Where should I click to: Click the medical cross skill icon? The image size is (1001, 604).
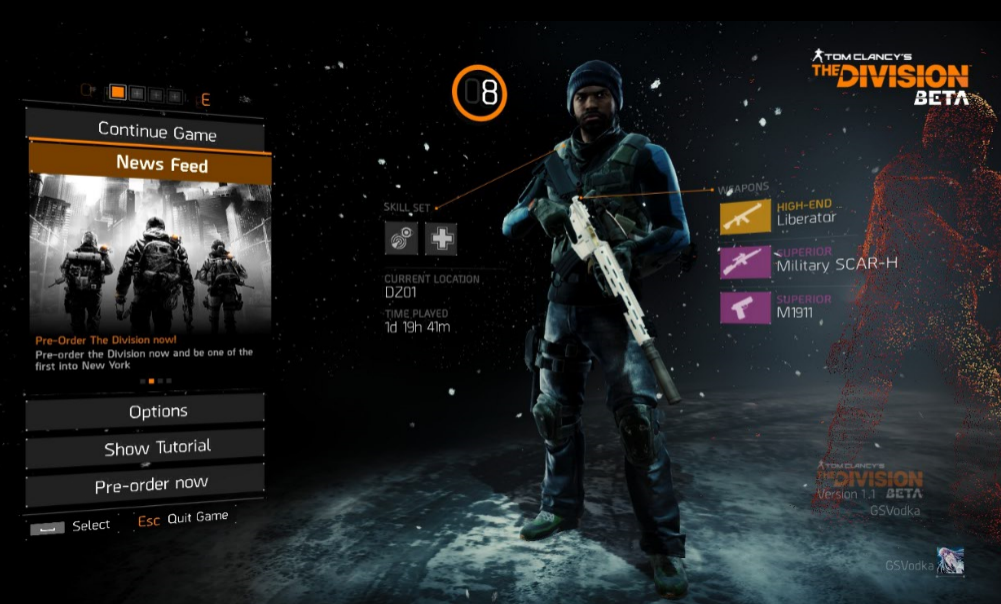pyautogui.click(x=441, y=238)
